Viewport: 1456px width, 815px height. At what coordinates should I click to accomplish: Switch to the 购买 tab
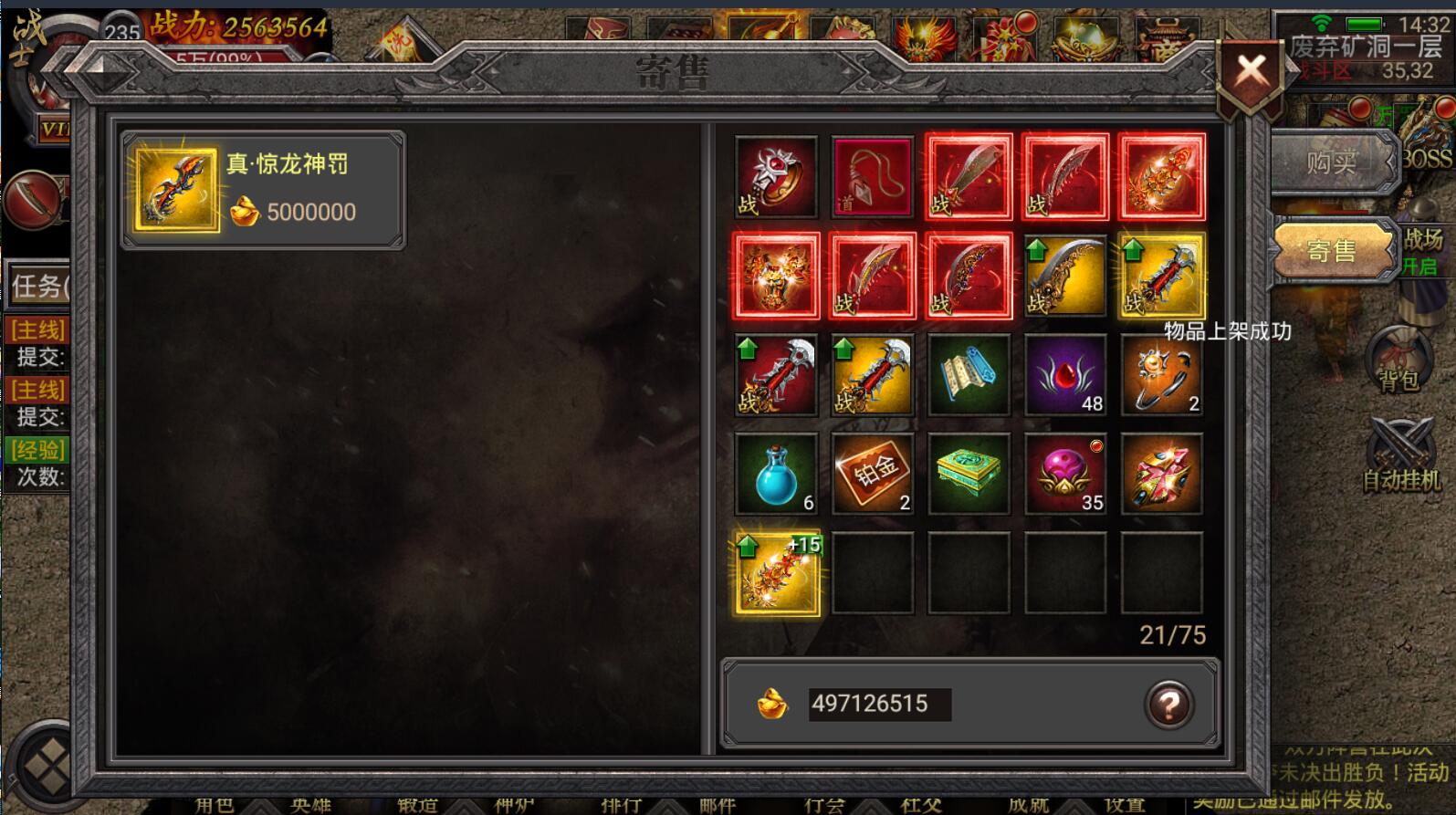tap(1331, 163)
